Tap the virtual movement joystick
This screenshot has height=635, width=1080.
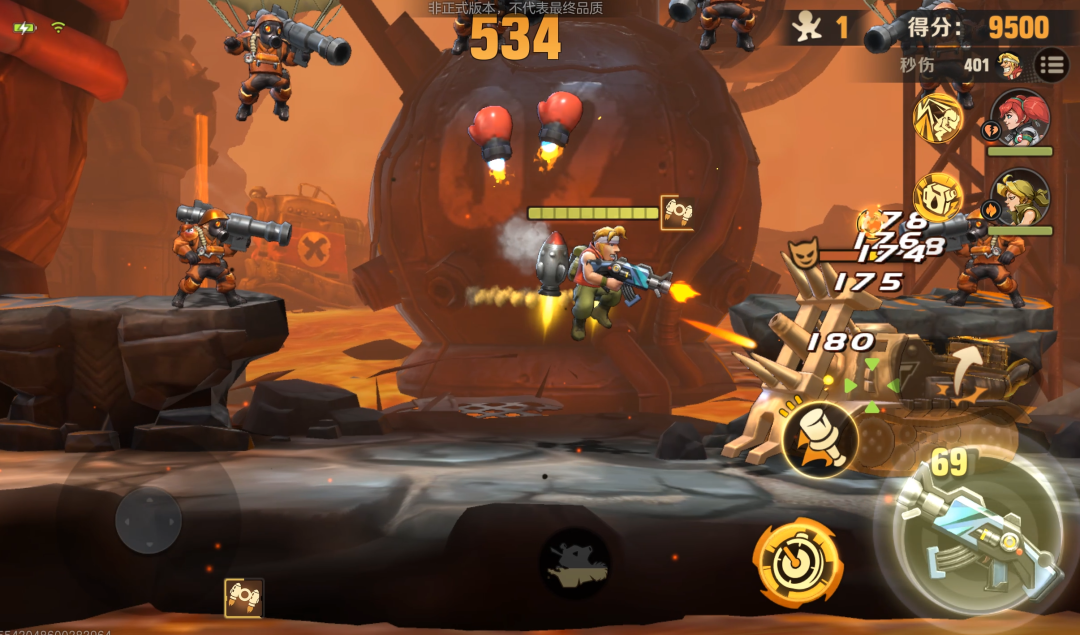148,520
